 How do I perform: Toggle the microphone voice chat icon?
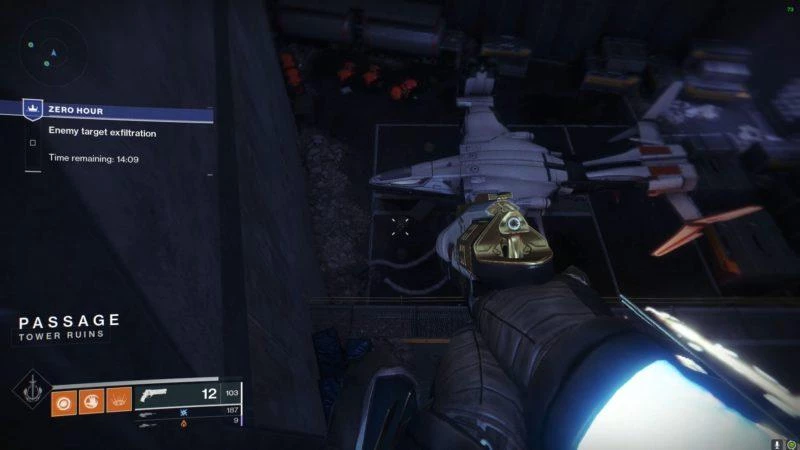pos(776,441)
